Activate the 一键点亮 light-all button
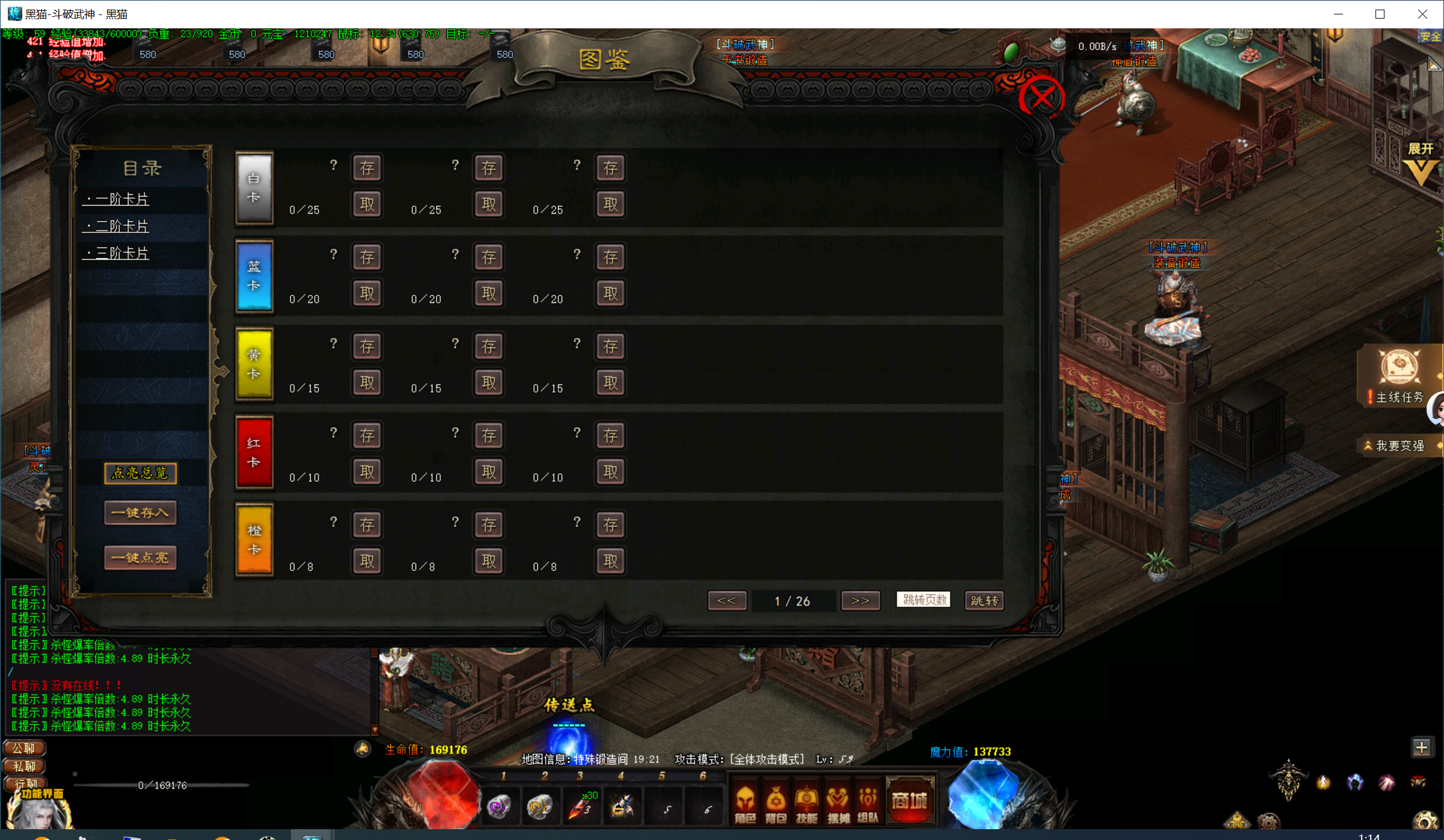Screen dimensions: 1444x840 click(140, 558)
